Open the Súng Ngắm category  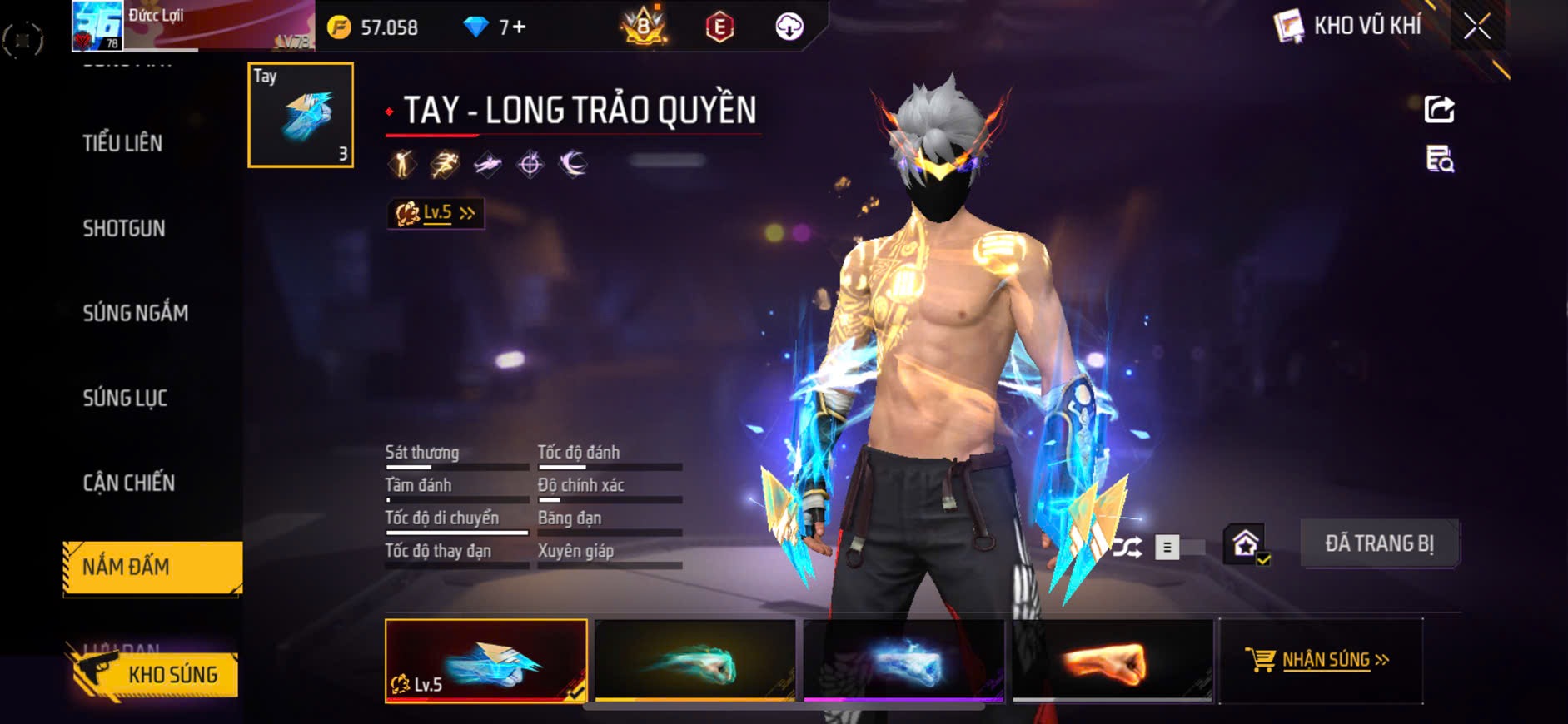[x=136, y=313]
